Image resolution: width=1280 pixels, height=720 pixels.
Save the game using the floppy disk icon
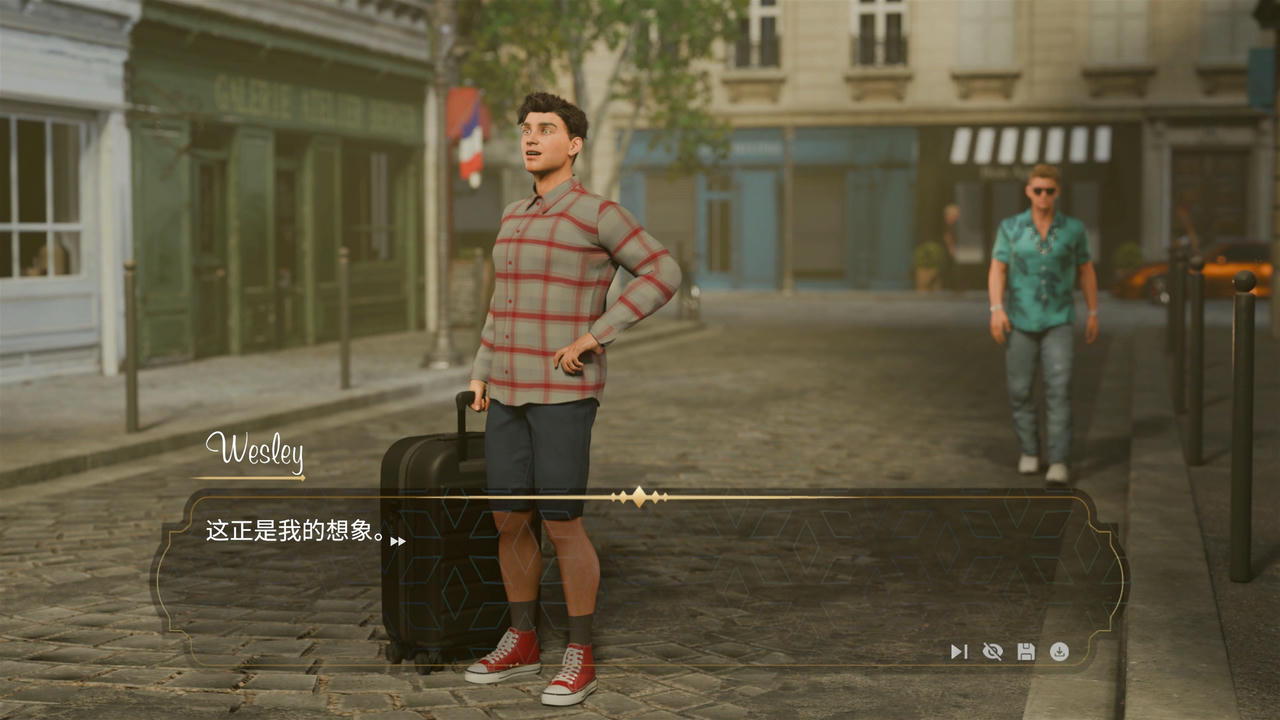click(x=1026, y=652)
